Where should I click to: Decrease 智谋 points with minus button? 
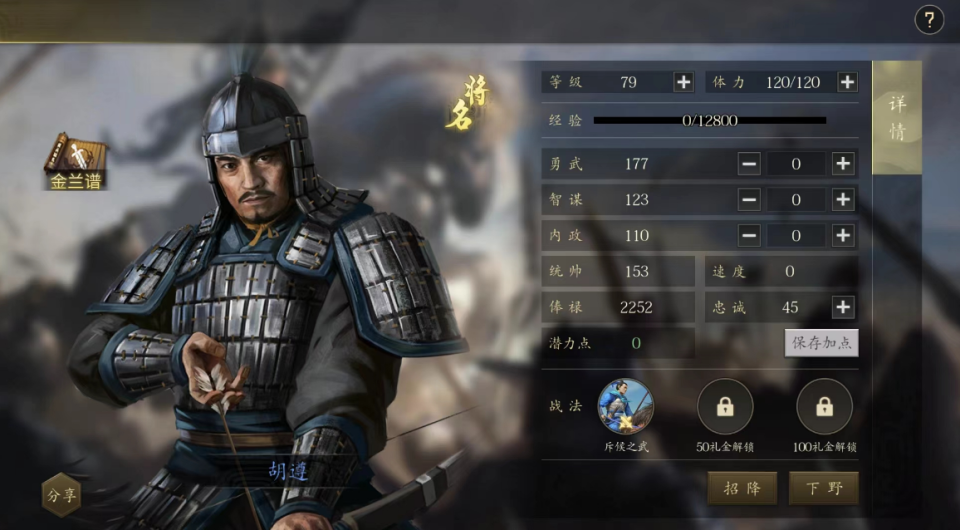pyautogui.click(x=749, y=200)
